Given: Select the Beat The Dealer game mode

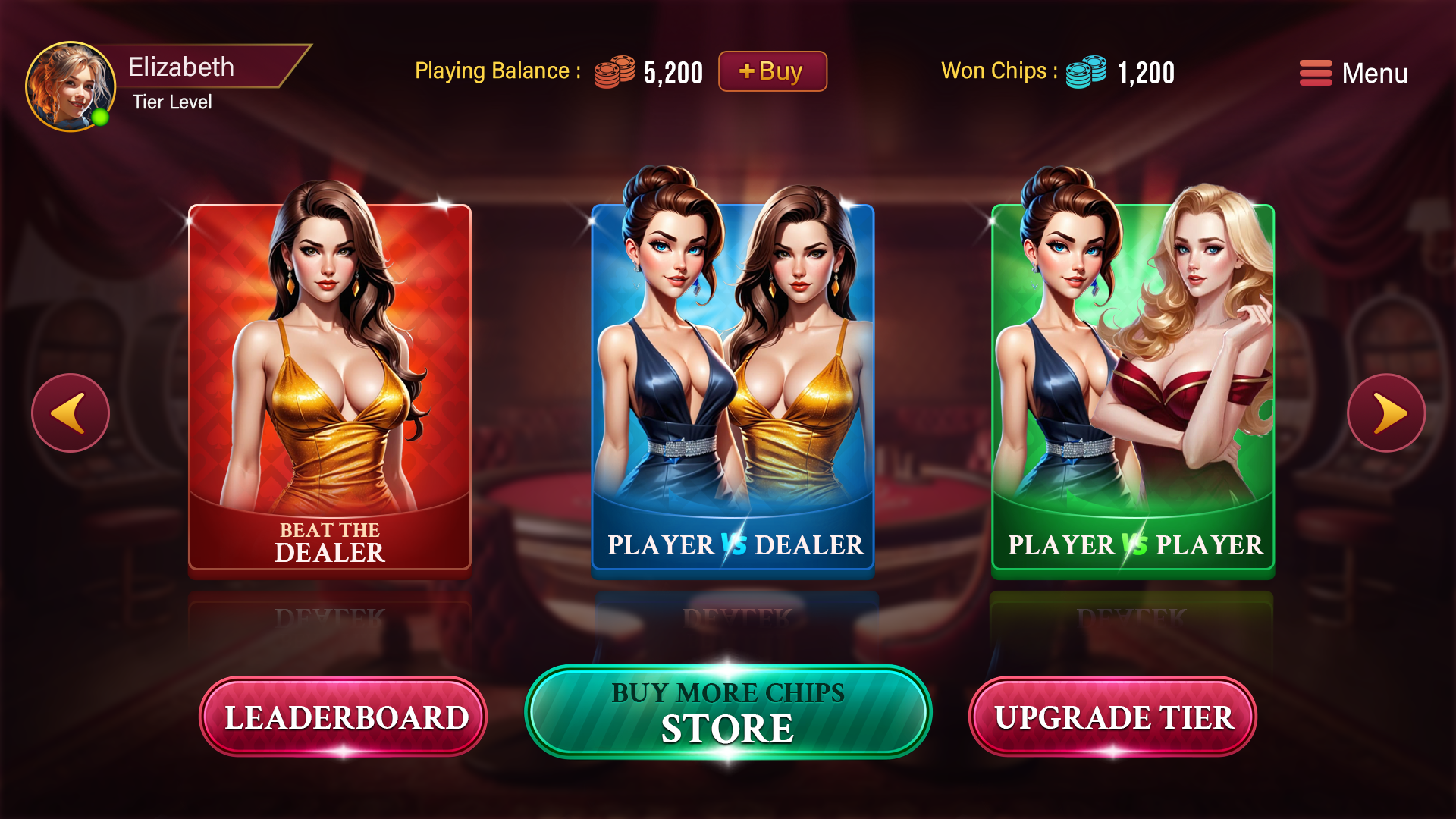Looking at the screenshot, I should coord(329,387).
